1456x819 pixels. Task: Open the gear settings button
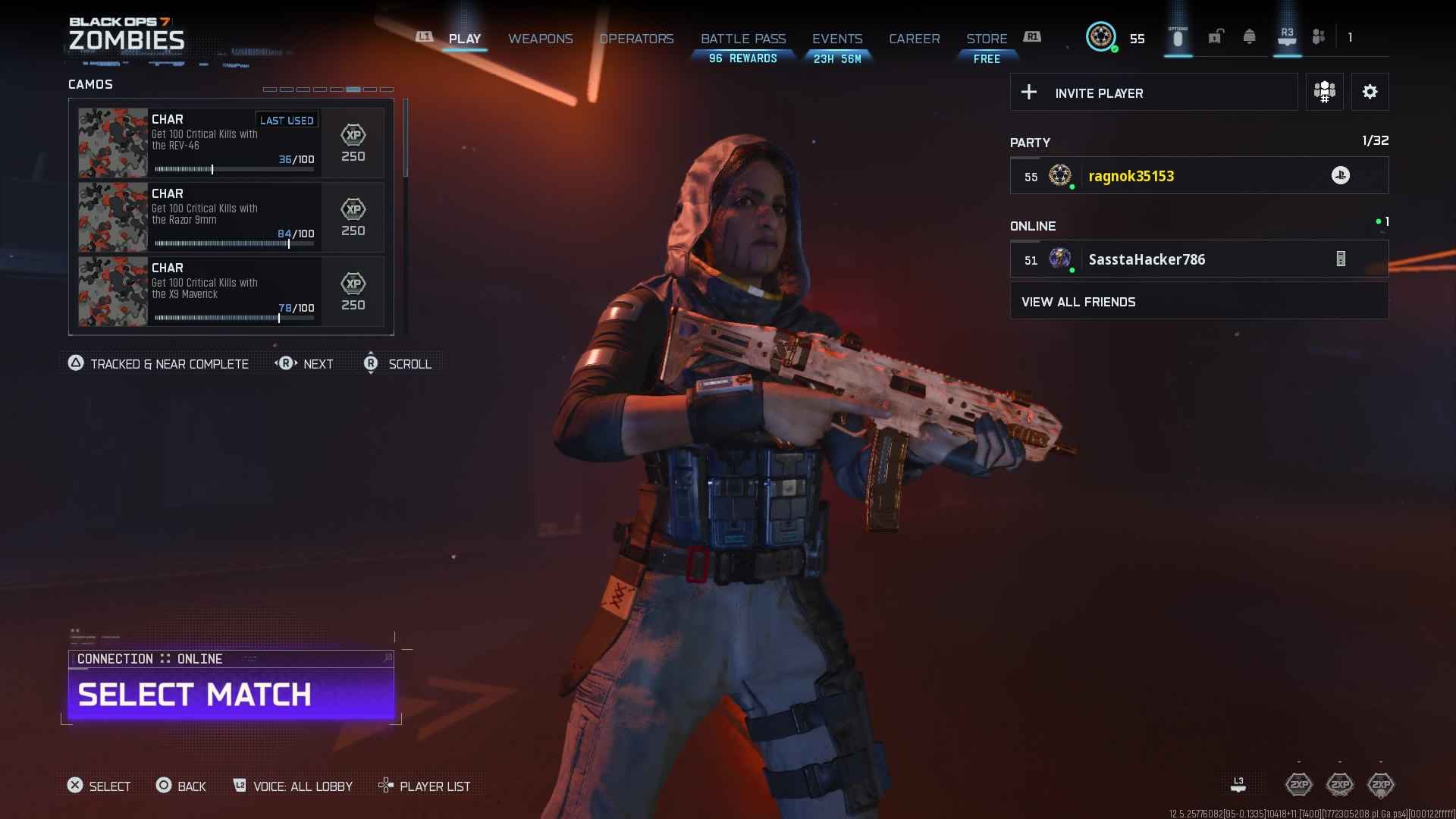(1370, 93)
